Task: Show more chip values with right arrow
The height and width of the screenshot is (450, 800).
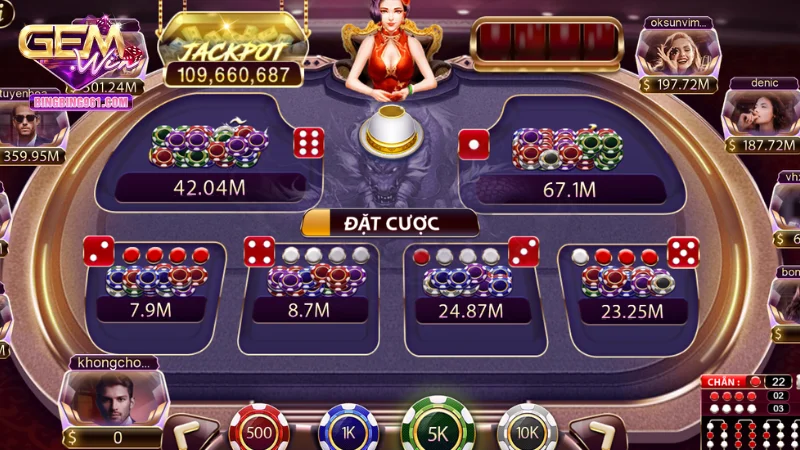Action: (599, 434)
